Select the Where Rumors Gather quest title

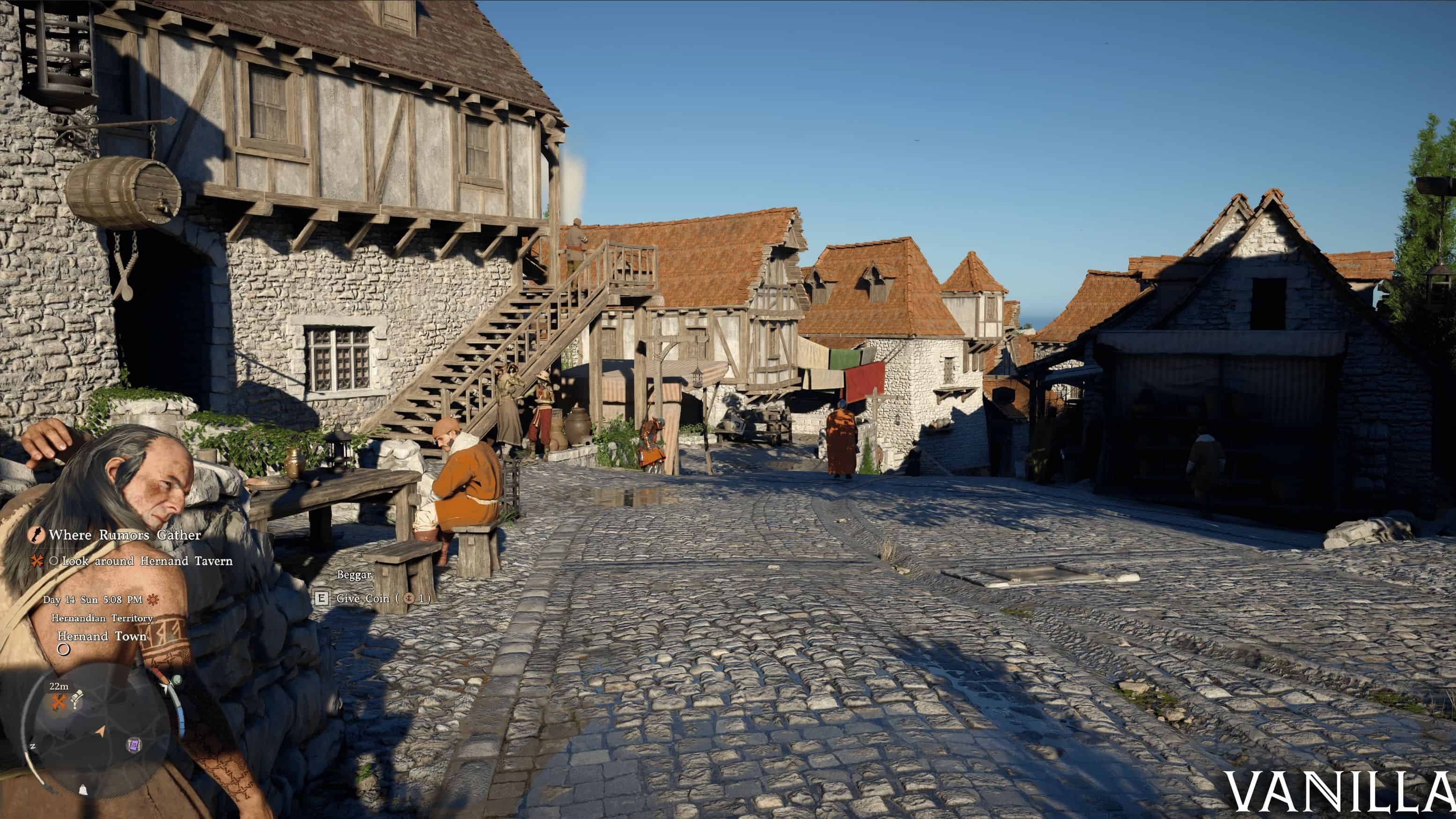pyautogui.click(x=125, y=535)
